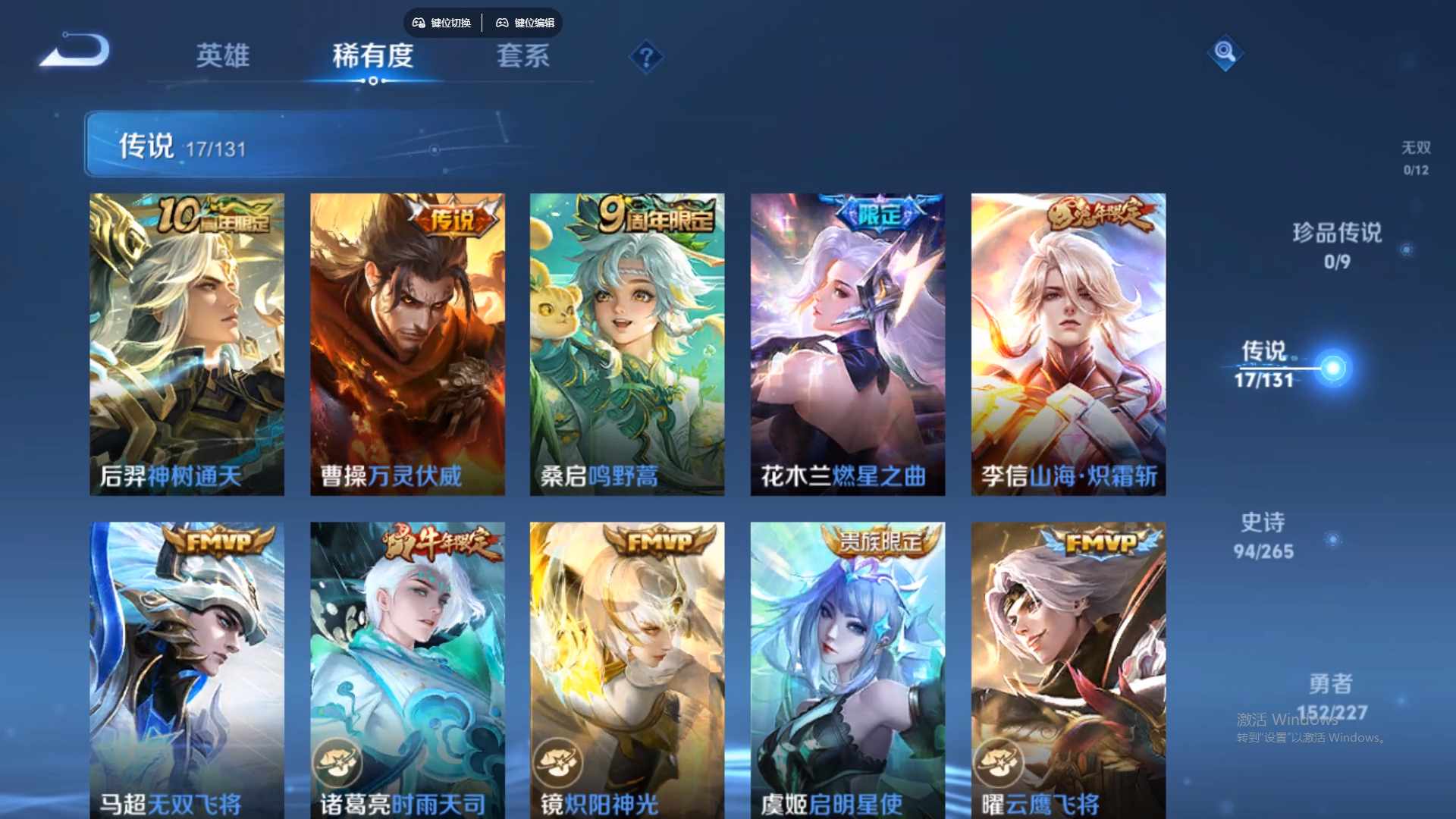Switch to the 套系 tab
Screen dimensions: 1456x819
(522, 57)
